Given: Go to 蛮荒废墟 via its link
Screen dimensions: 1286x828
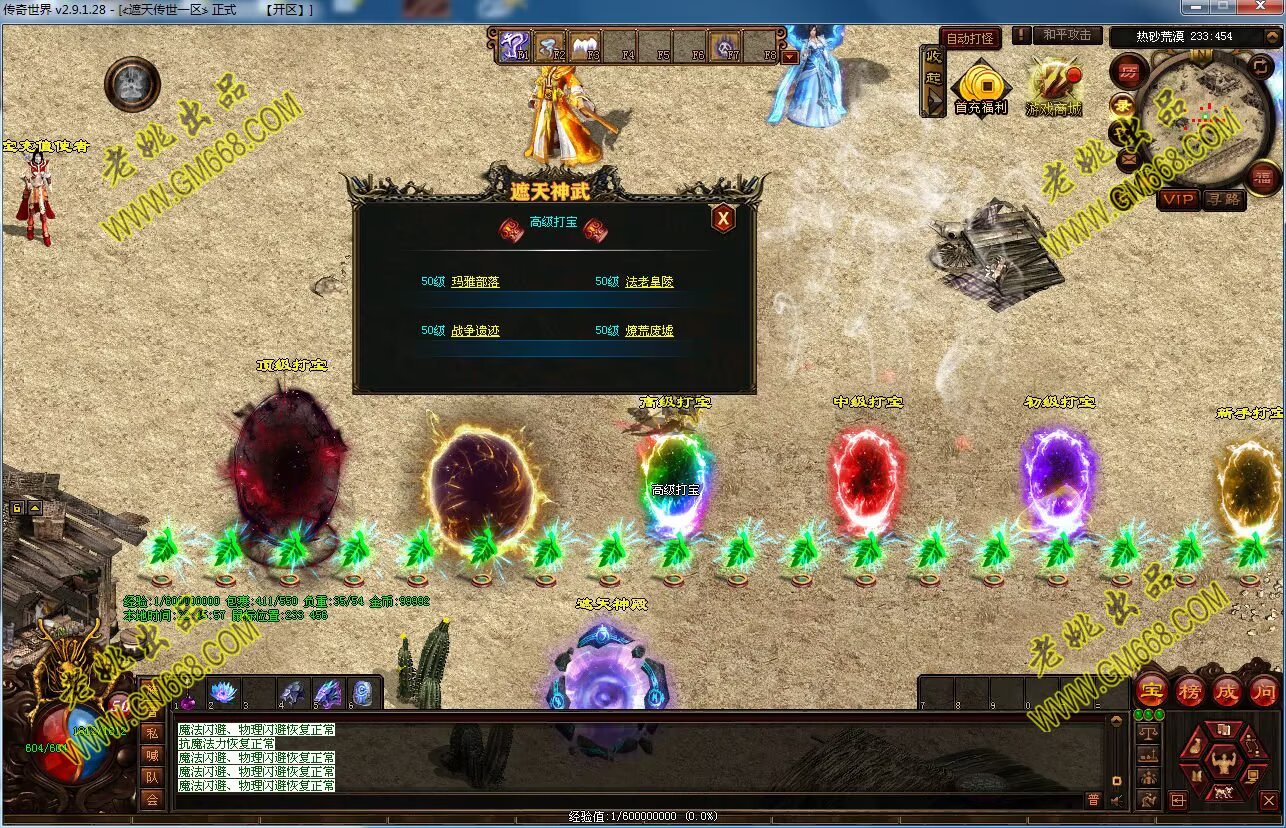Looking at the screenshot, I should (649, 331).
